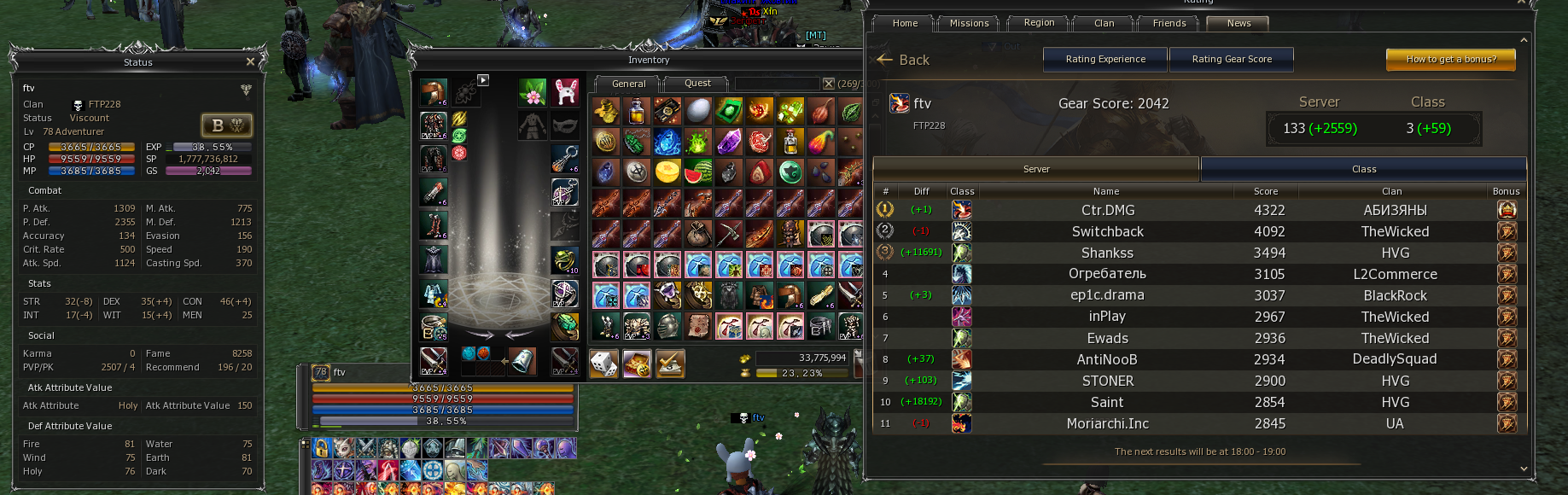Viewport: 1568px width, 495px height.
Task: Click the white egg inventory item
Action: coord(698,110)
